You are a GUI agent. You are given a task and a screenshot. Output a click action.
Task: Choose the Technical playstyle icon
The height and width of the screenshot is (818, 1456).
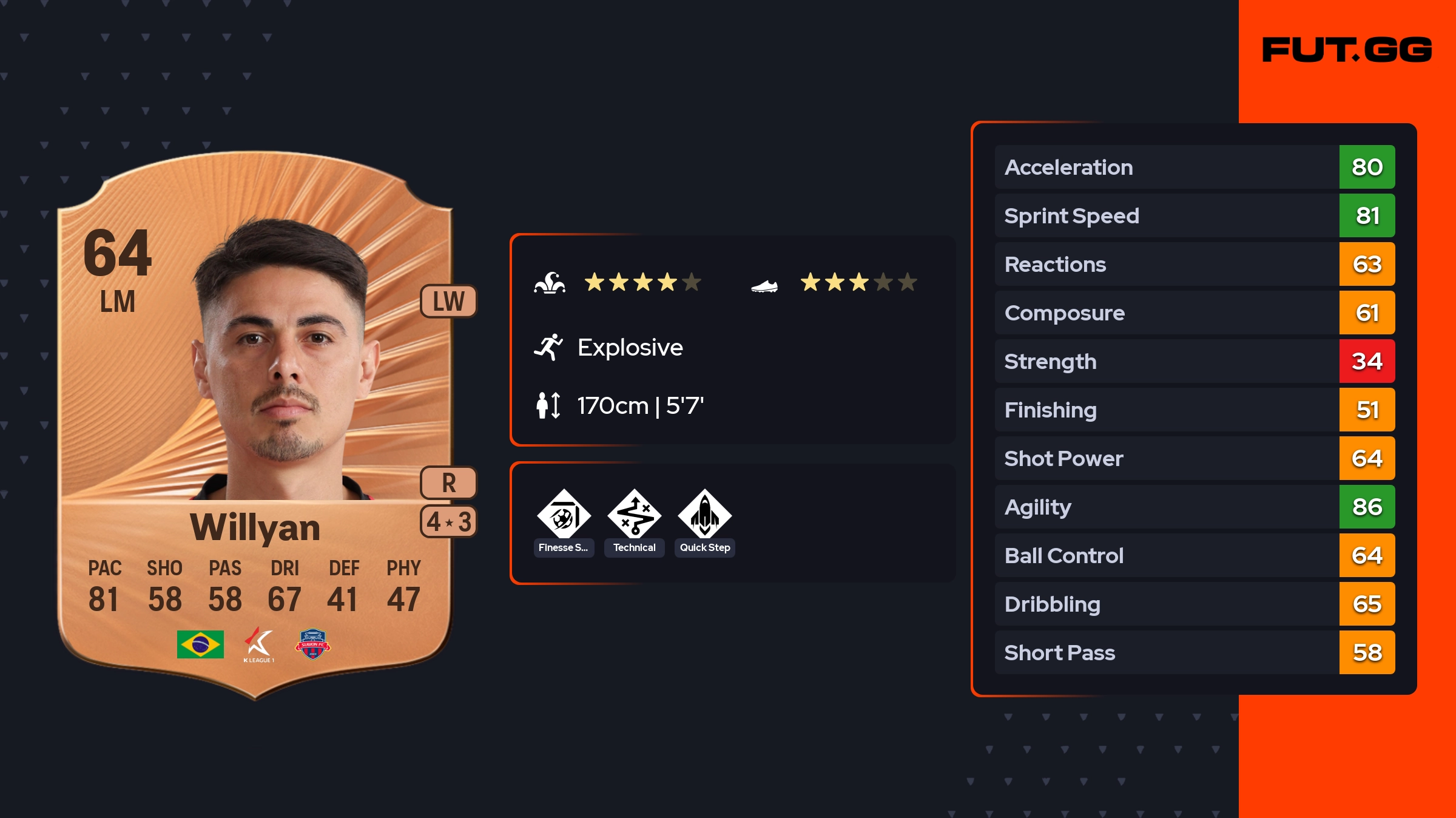634,516
